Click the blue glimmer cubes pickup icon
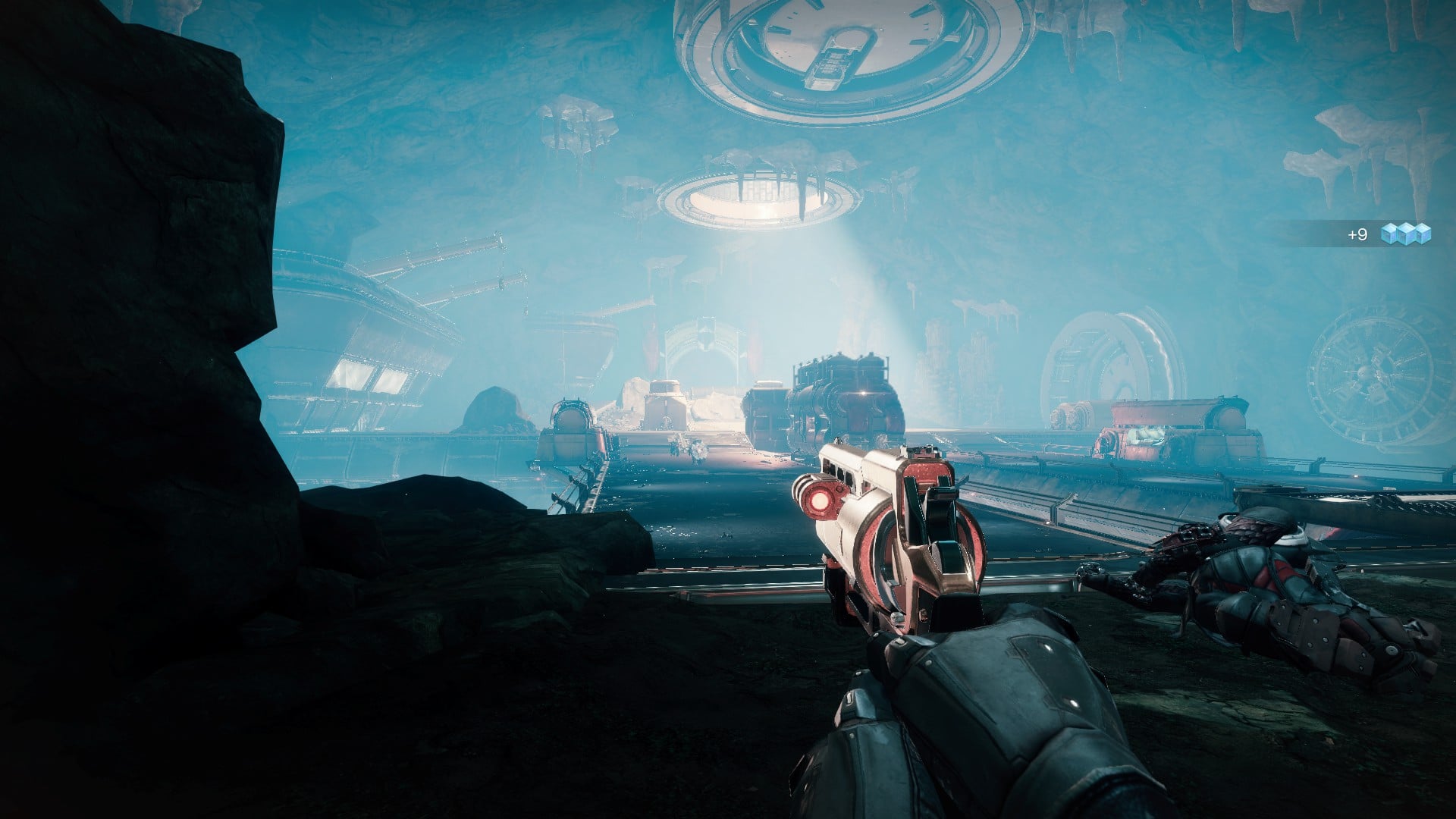Image resolution: width=1456 pixels, height=819 pixels. [x=1405, y=234]
